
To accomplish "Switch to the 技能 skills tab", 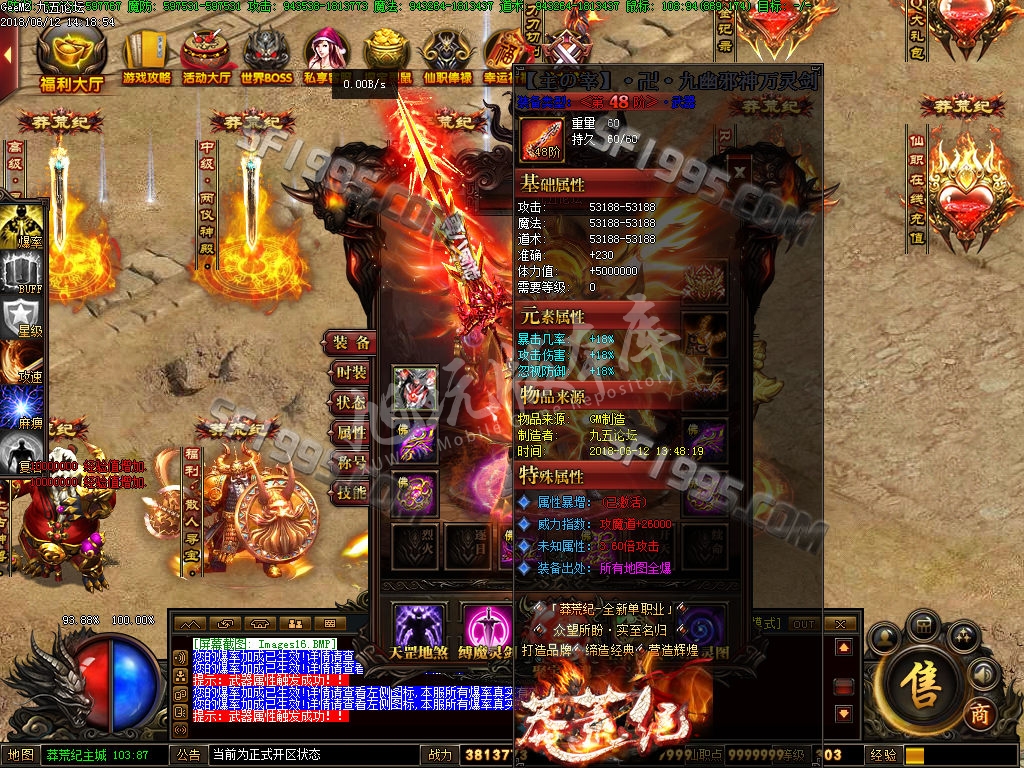I will click(x=352, y=492).
